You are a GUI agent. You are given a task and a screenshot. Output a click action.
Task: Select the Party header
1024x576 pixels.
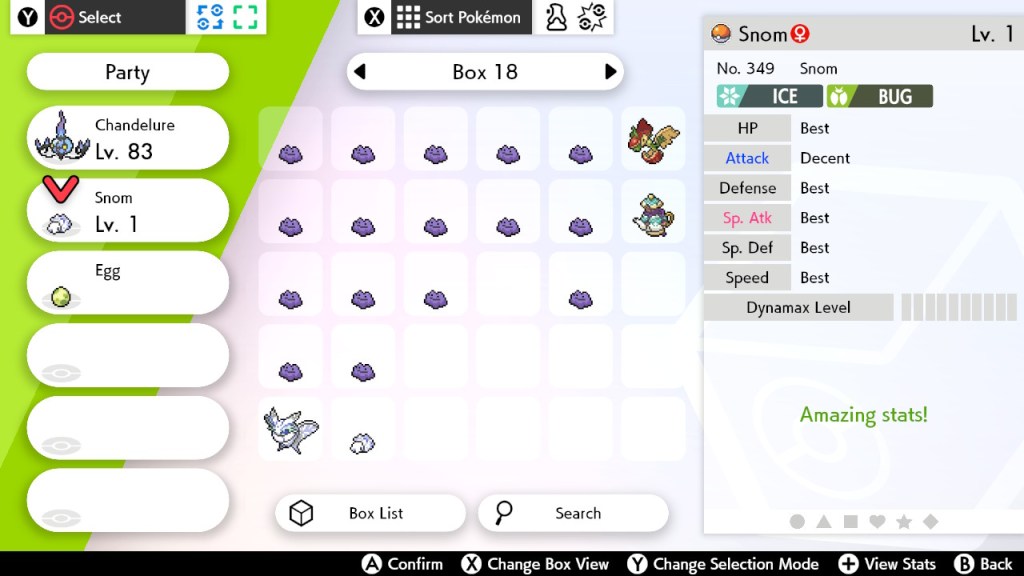(127, 72)
